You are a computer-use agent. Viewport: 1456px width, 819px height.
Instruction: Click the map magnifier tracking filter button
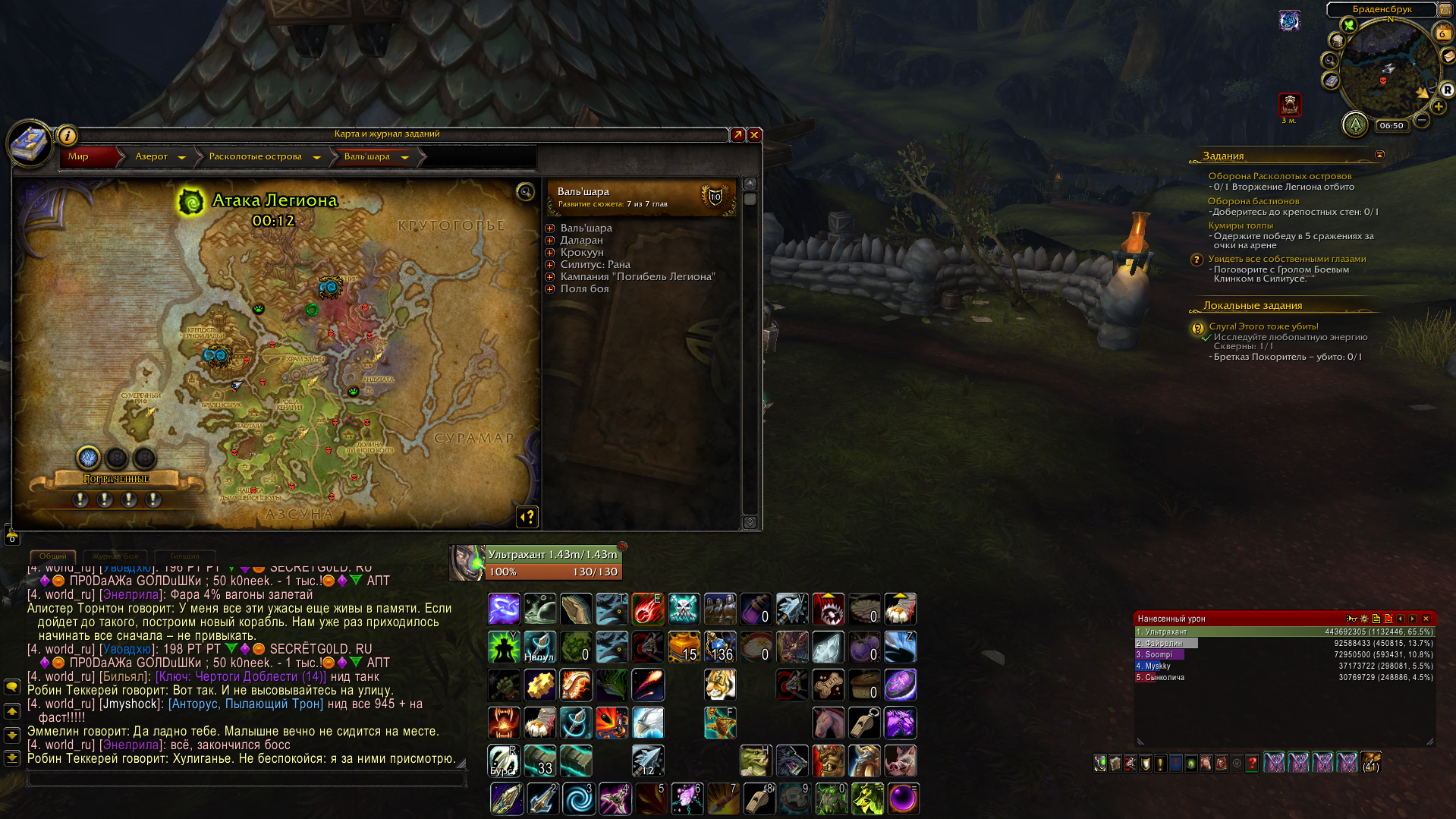[x=525, y=192]
